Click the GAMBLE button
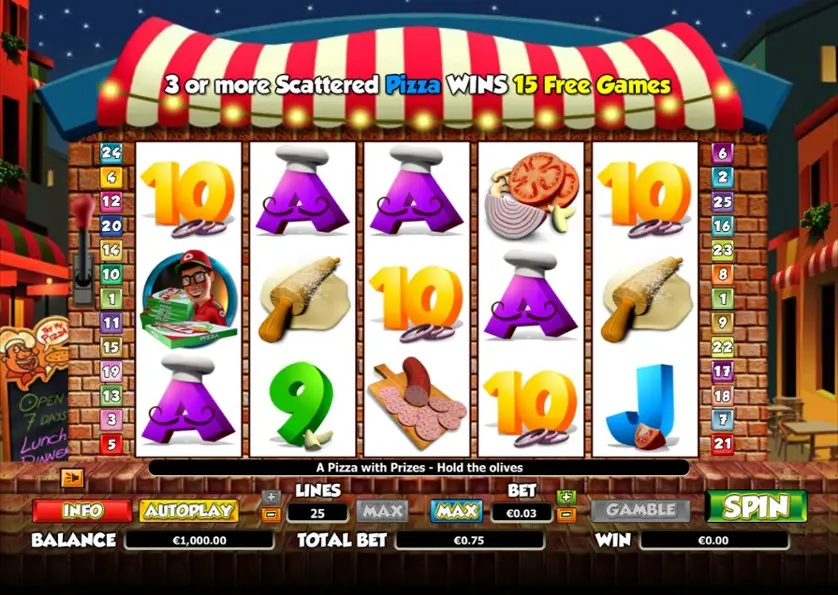The image size is (838, 595). (640, 510)
